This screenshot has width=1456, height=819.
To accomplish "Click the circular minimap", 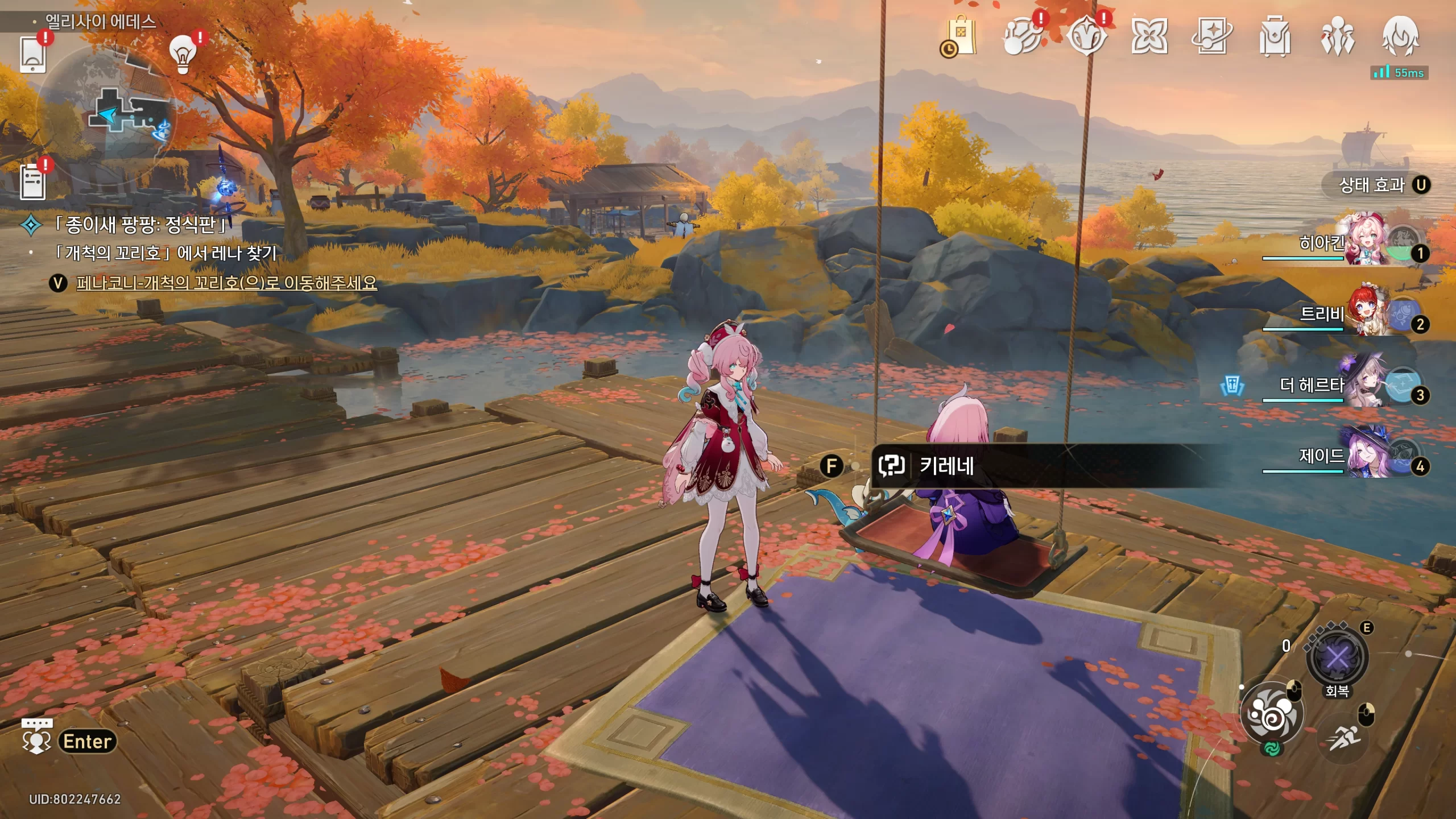I will click(106, 114).
